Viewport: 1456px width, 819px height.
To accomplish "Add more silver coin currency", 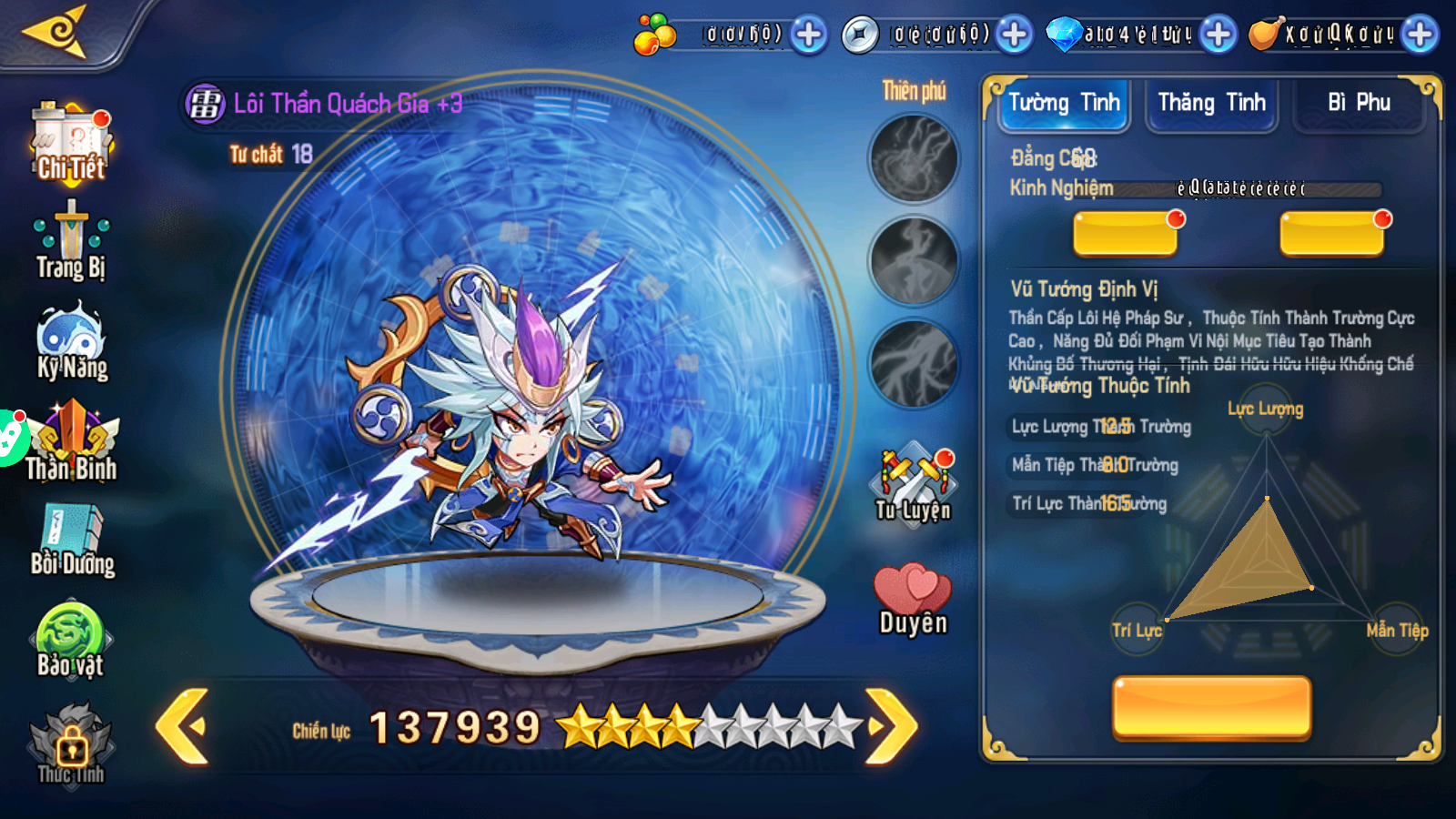I will (x=1014, y=35).
